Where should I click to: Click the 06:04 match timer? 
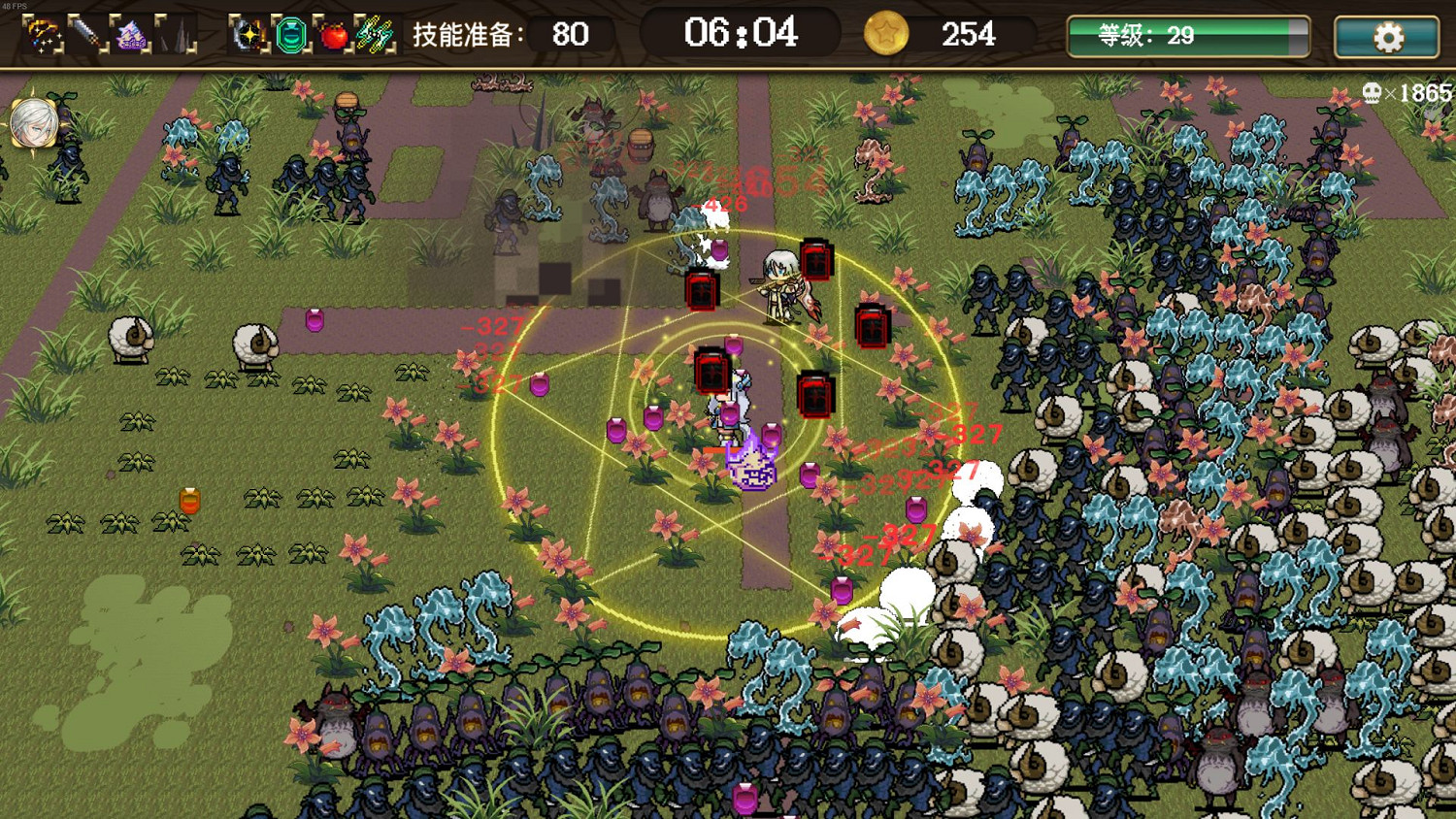pyautogui.click(x=739, y=34)
